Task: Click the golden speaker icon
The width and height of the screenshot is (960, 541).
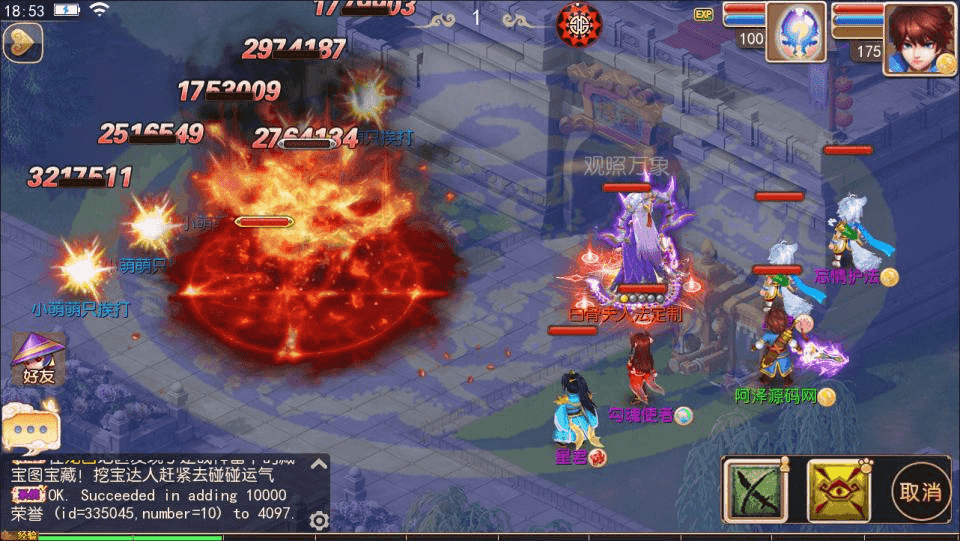Action: [21, 42]
